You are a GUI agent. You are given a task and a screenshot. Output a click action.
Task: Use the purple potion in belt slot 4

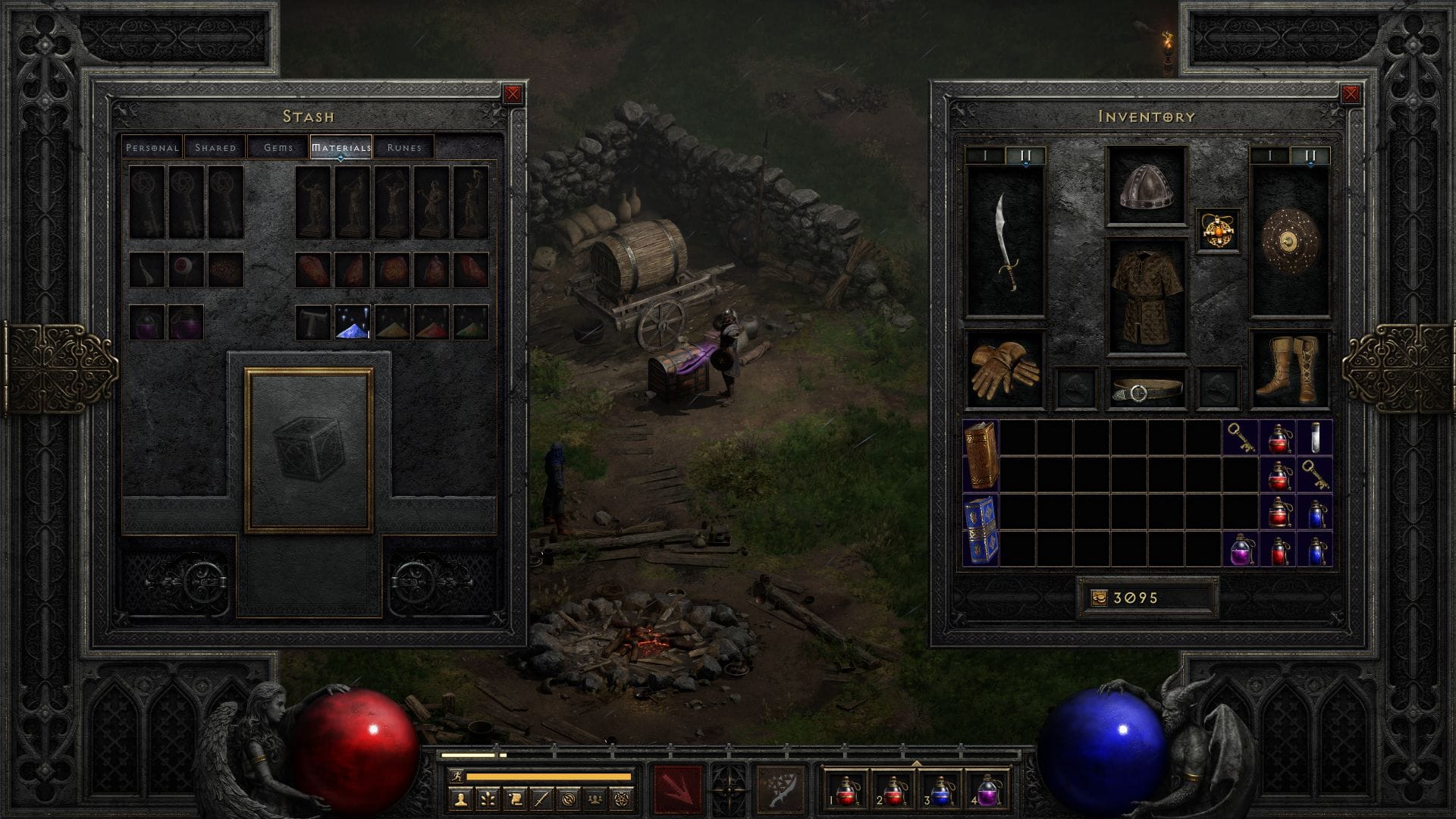click(987, 789)
